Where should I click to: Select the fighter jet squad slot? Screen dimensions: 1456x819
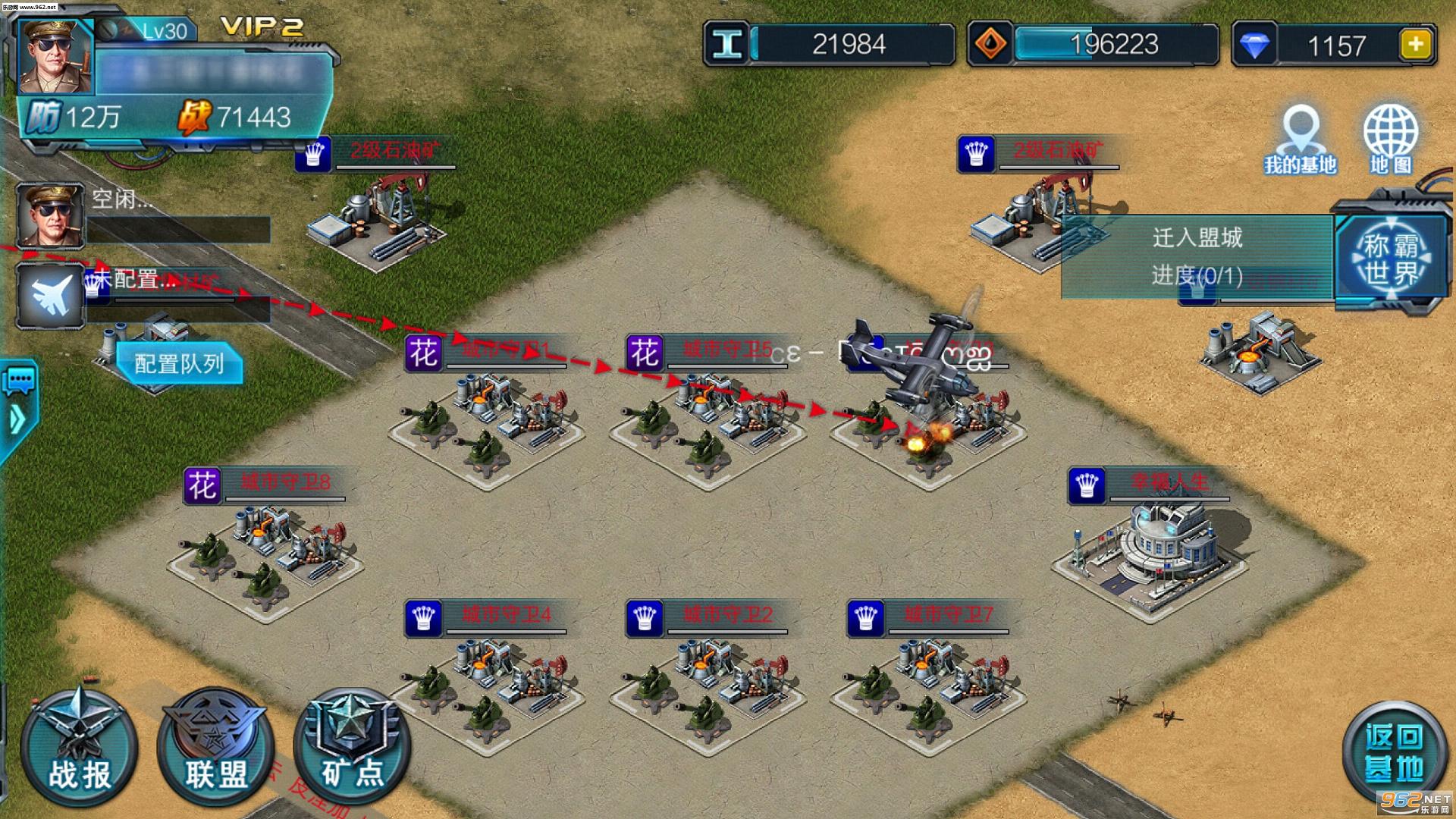pos(51,296)
